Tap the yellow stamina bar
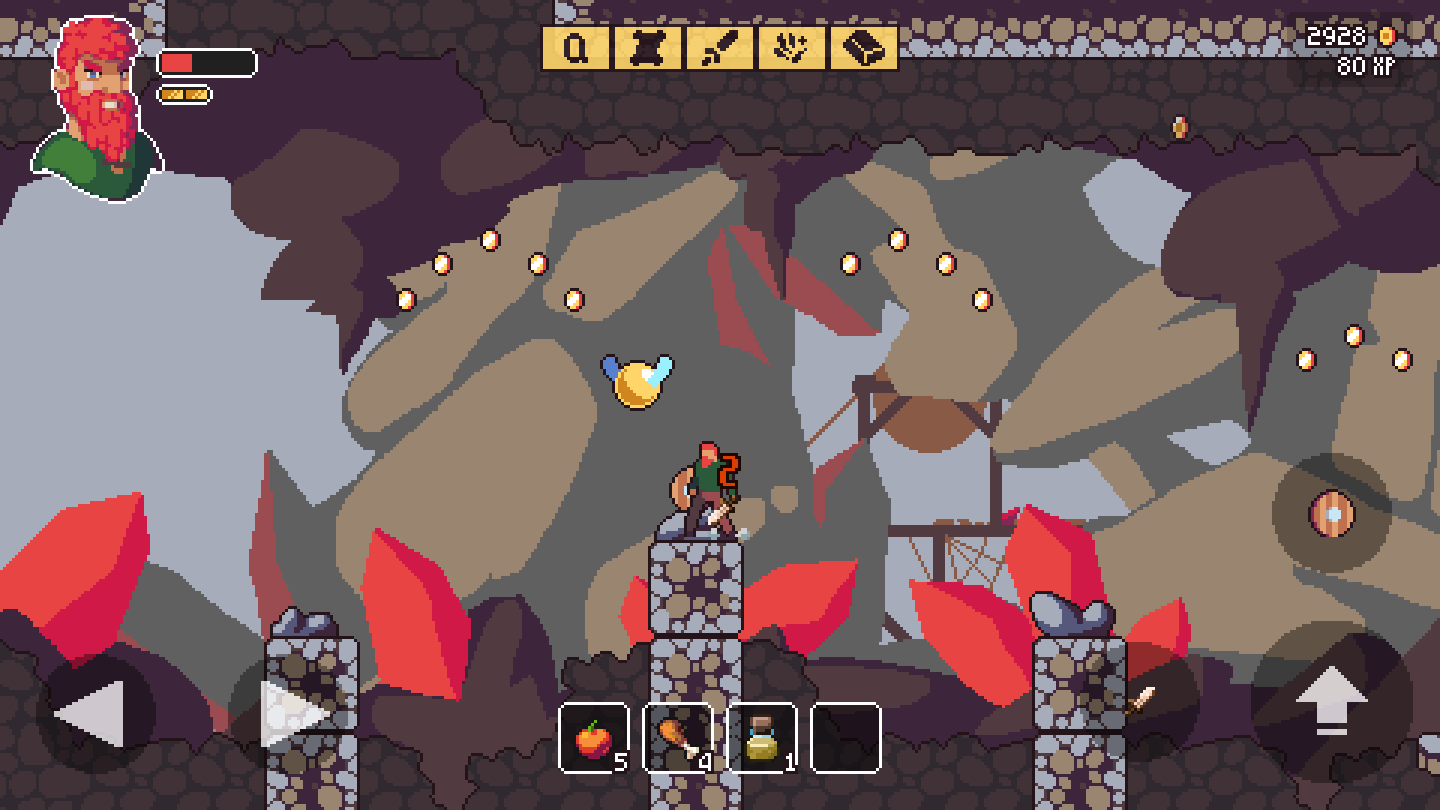The width and height of the screenshot is (1440, 810). click(182, 92)
